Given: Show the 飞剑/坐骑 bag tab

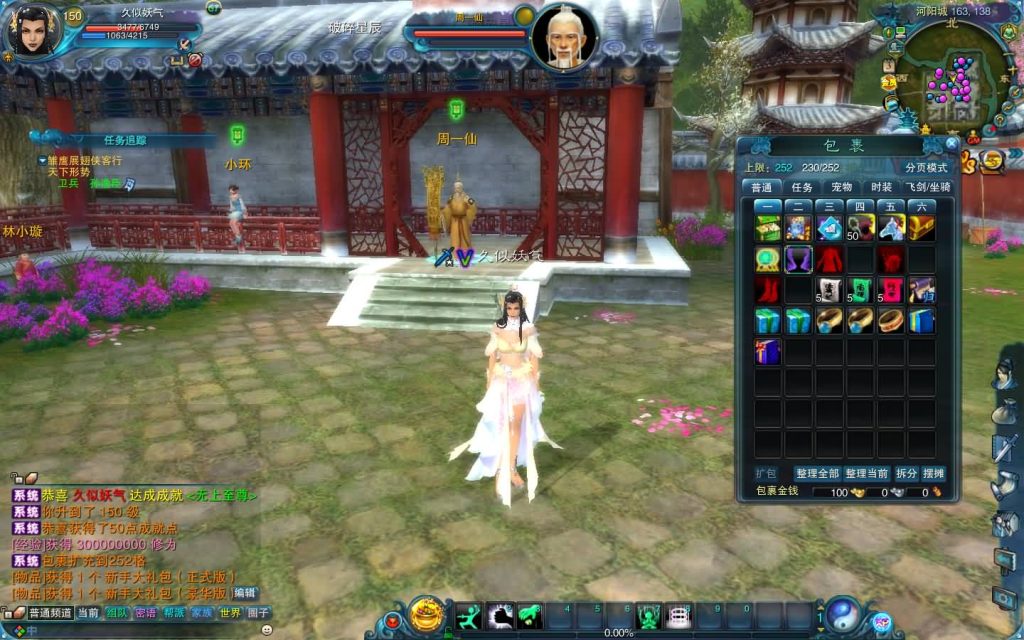Looking at the screenshot, I should coord(928,187).
